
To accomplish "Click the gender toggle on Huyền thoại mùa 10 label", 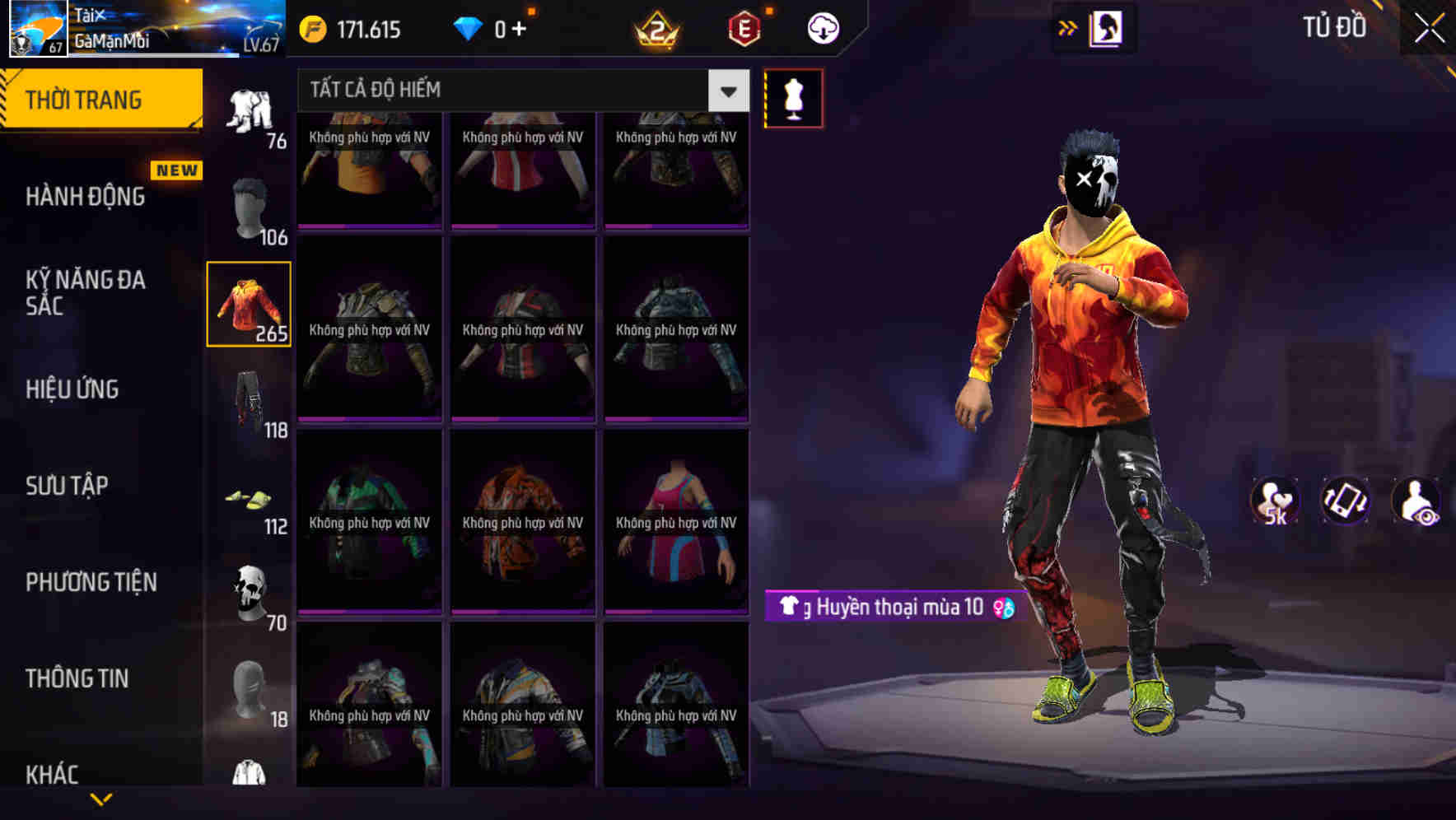I will [x=1004, y=608].
